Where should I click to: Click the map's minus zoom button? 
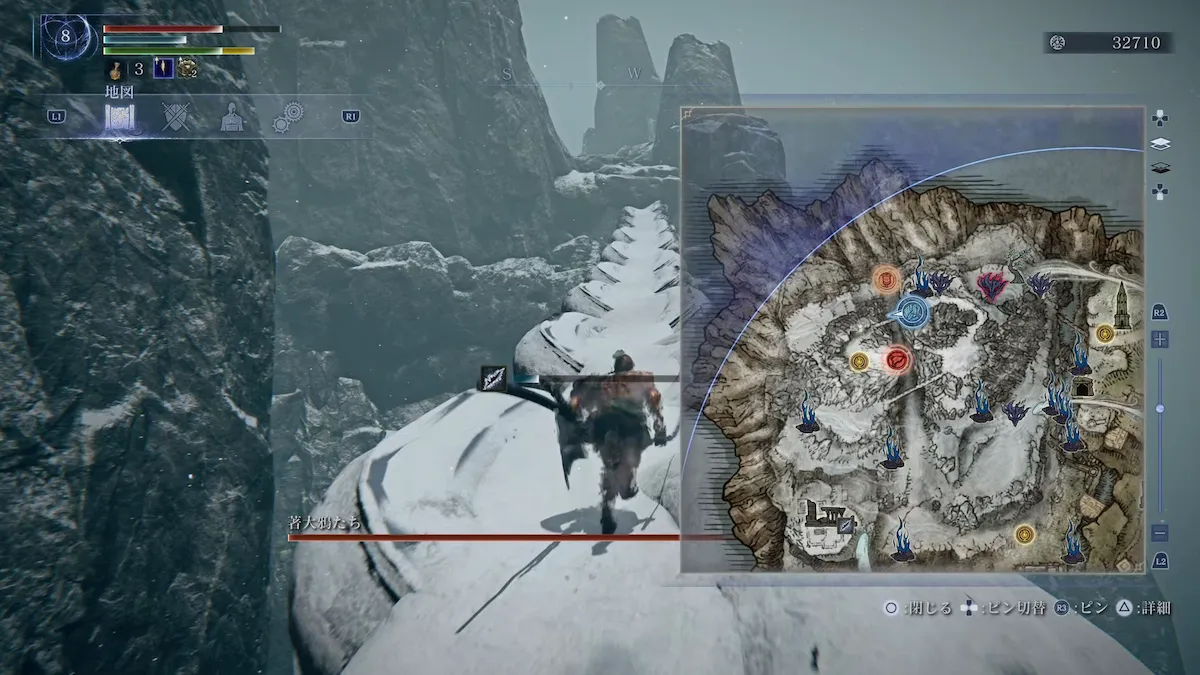[1160, 533]
